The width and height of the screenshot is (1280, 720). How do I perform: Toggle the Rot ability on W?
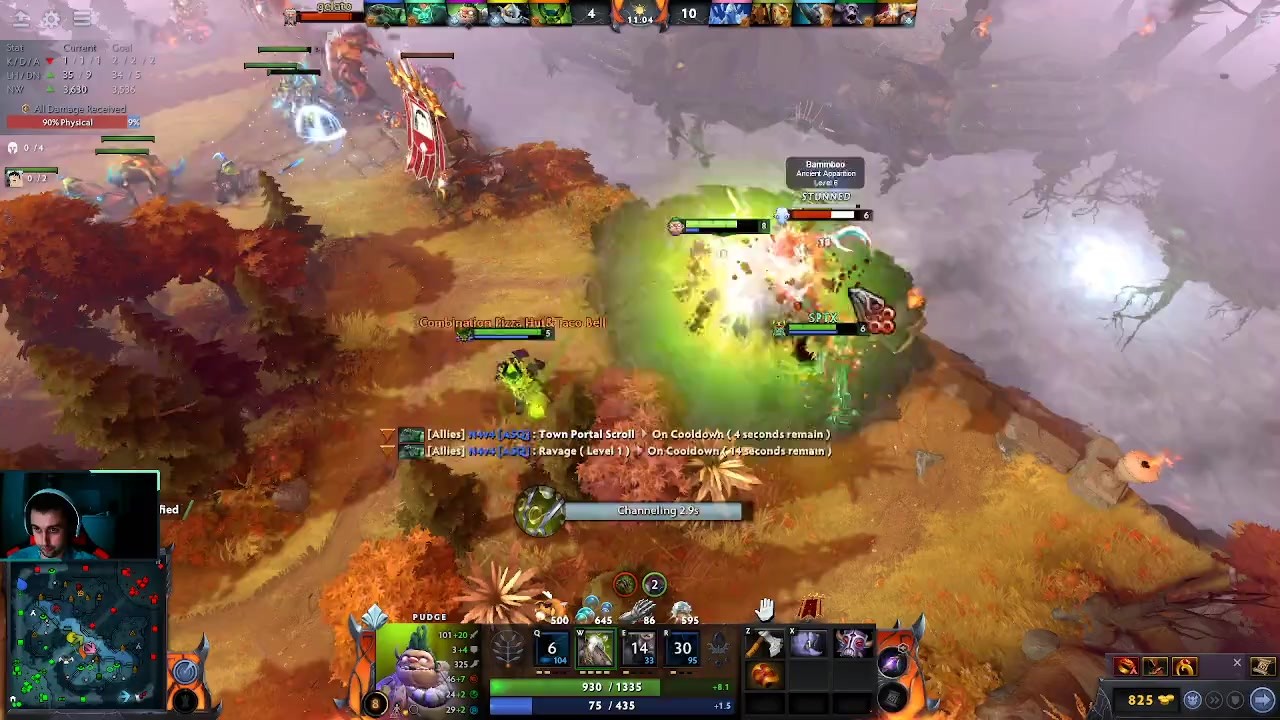pyautogui.click(x=595, y=649)
